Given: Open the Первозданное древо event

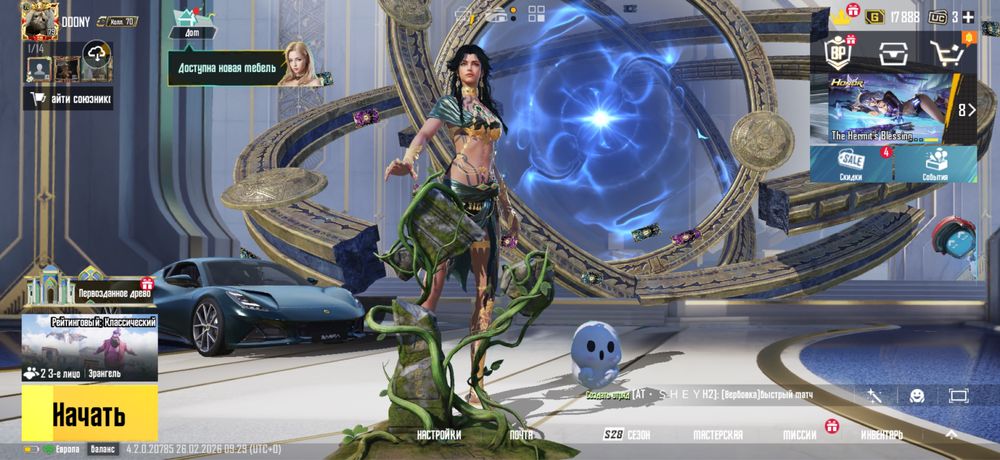Looking at the screenshot, I should [88, 290].
